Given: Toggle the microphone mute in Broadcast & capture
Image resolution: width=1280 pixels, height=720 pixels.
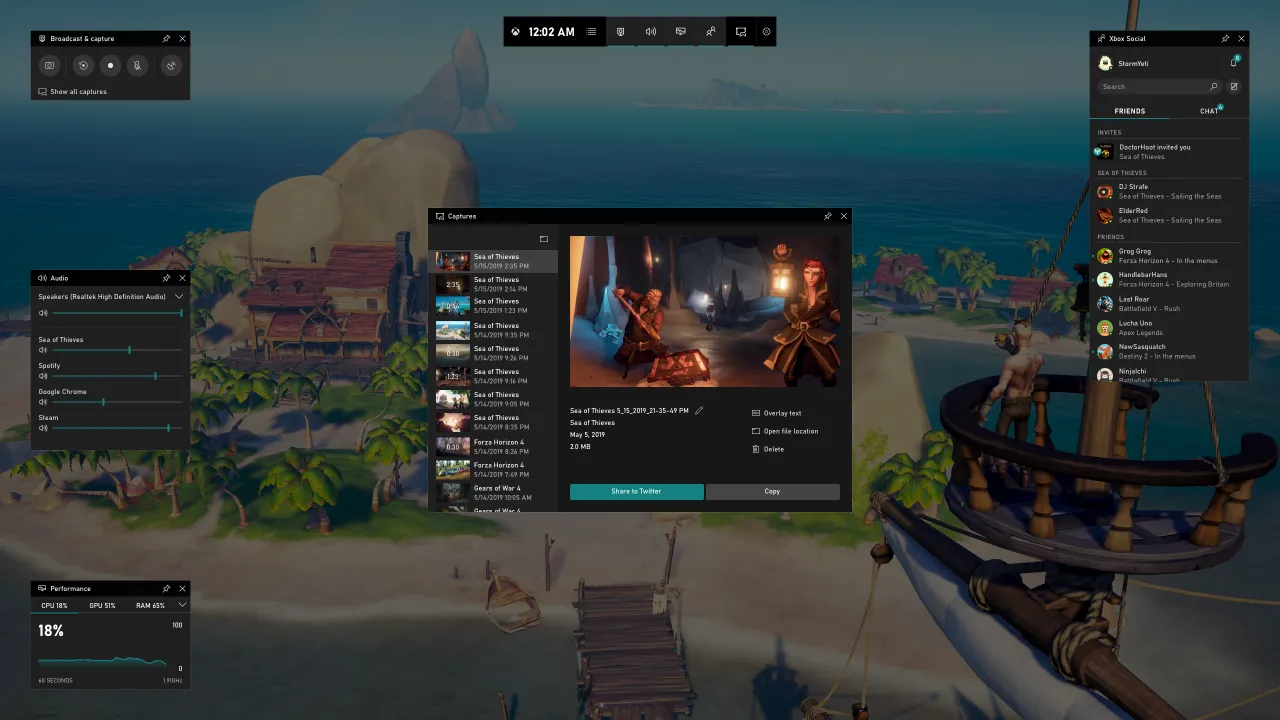Looking at the screenshot, I should pos(138,65).
